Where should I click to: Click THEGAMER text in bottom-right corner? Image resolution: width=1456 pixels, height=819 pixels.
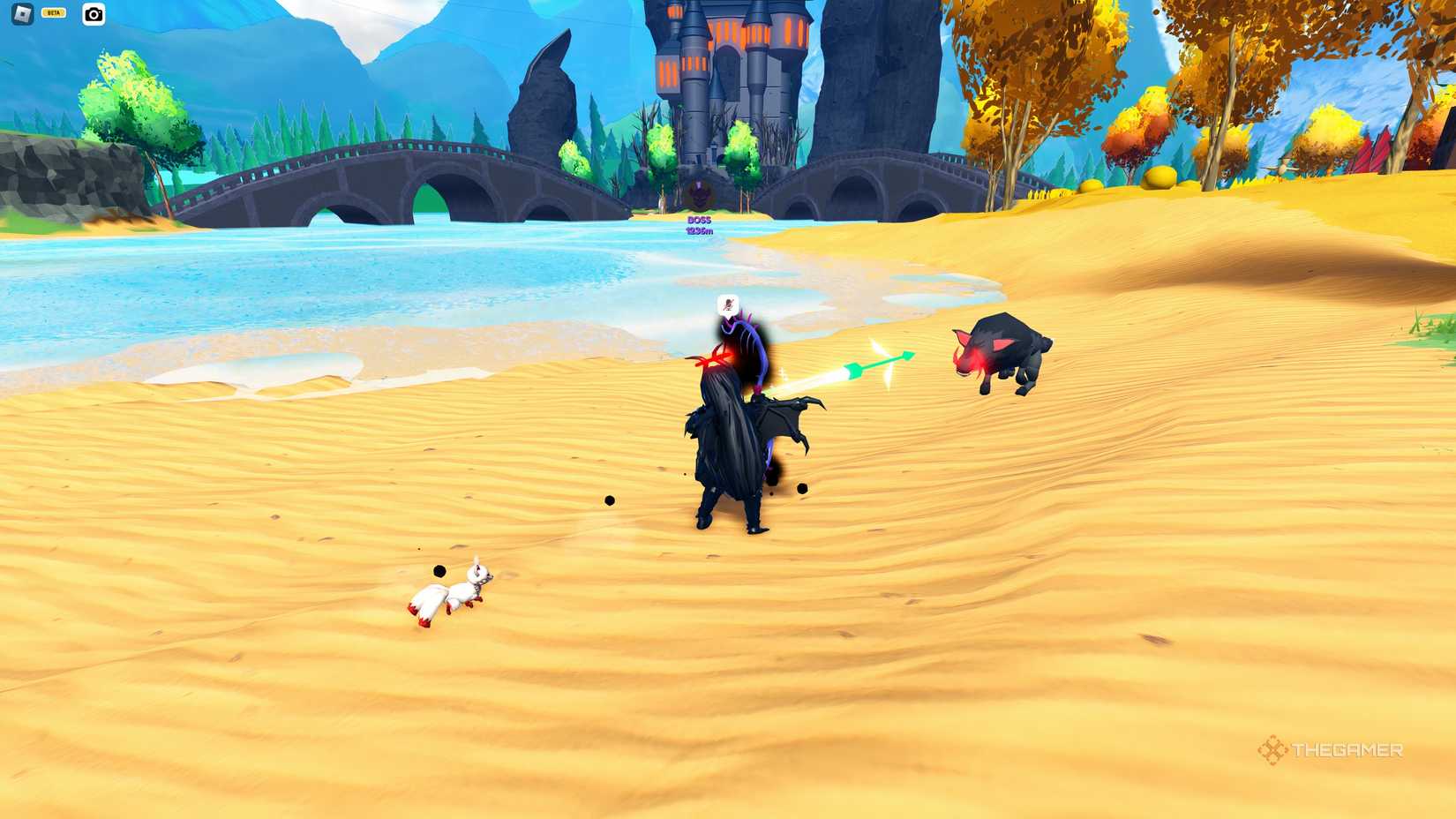click(1346, 752)
